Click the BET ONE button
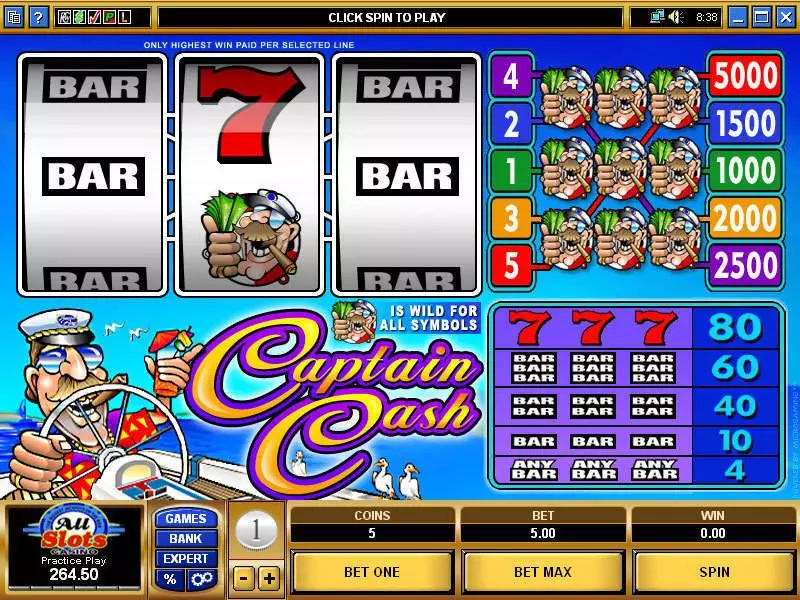This screenshot has width=800, height=600. 372,572
